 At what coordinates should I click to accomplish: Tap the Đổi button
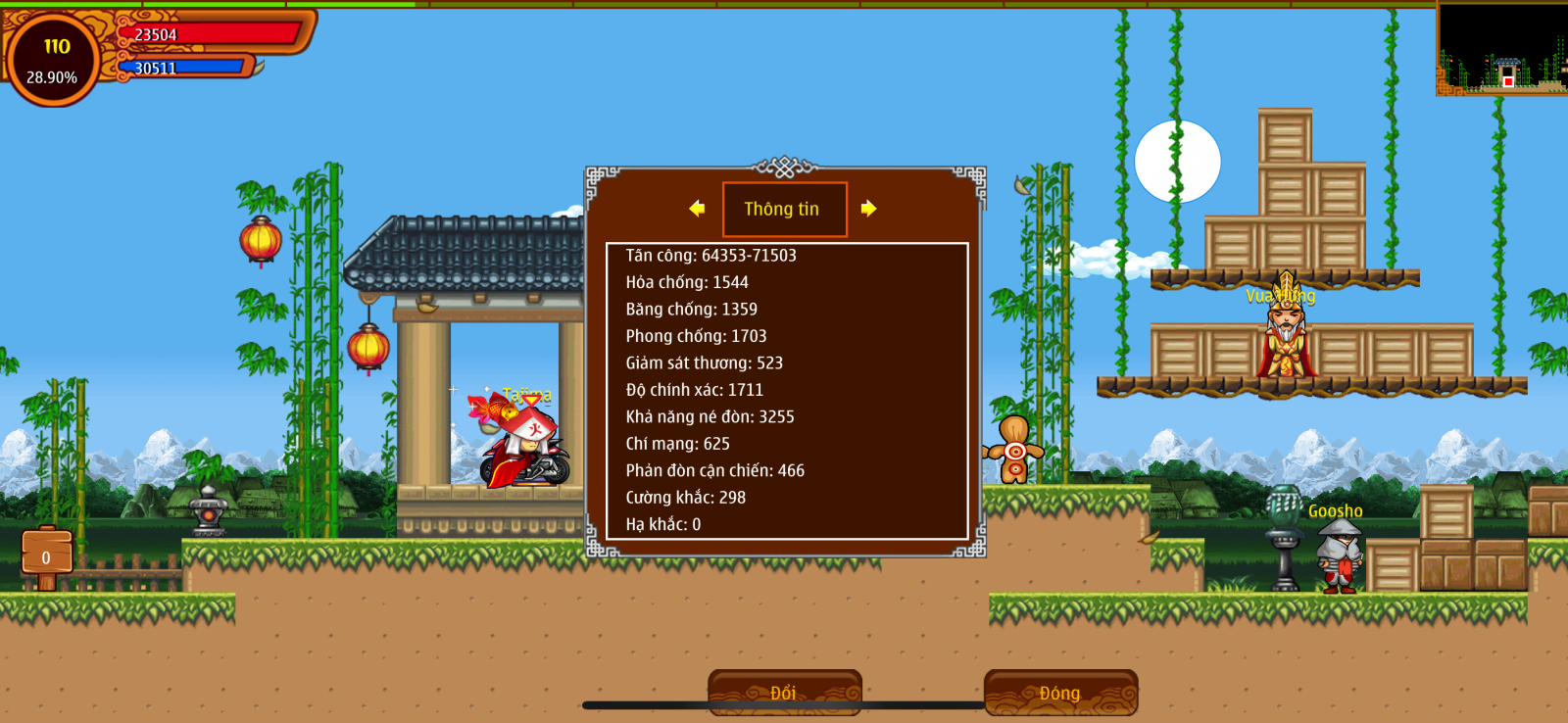(784, 693)
